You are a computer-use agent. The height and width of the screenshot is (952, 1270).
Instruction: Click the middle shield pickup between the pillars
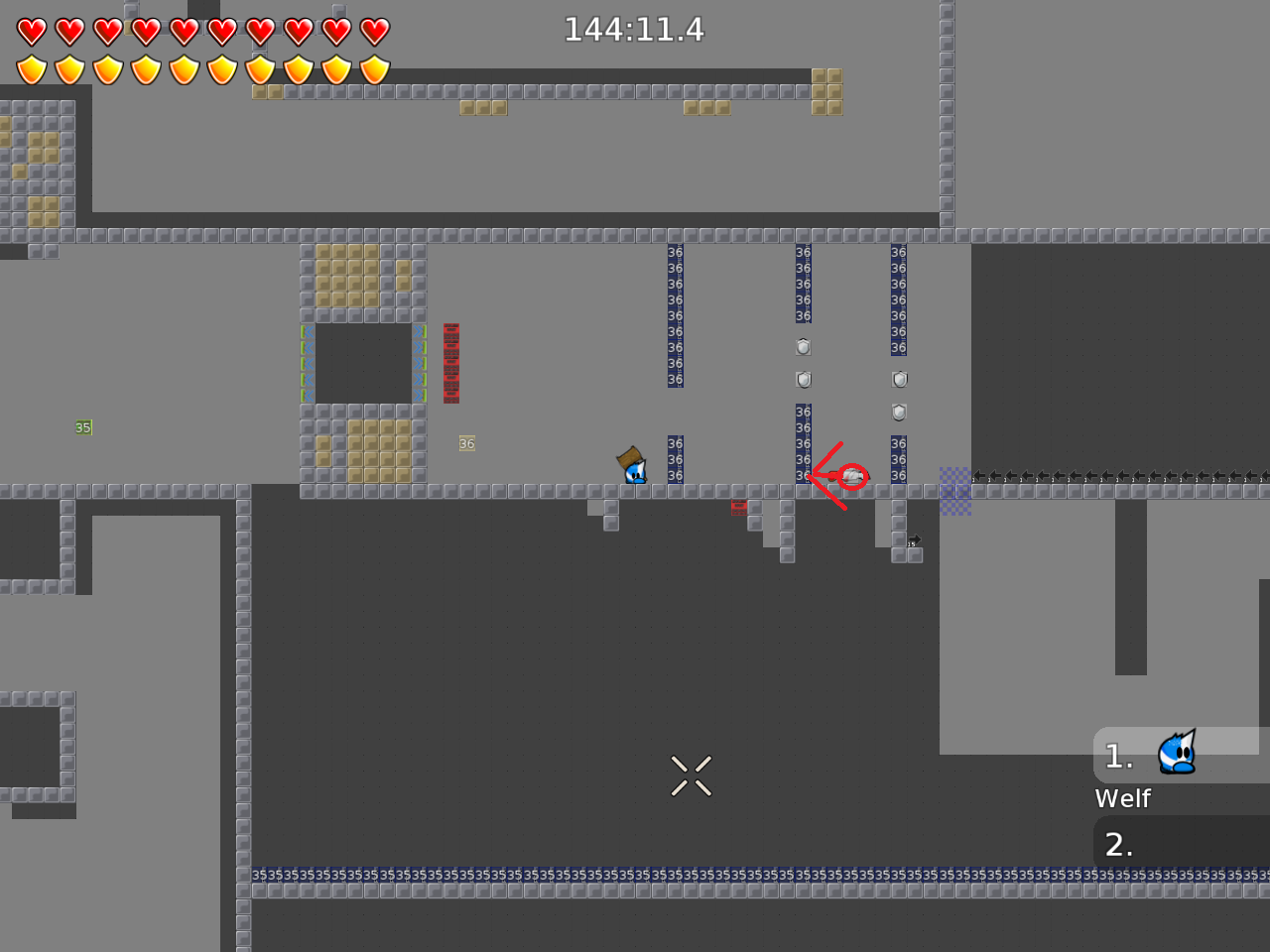pyautogui.click(x=803, y=379)
